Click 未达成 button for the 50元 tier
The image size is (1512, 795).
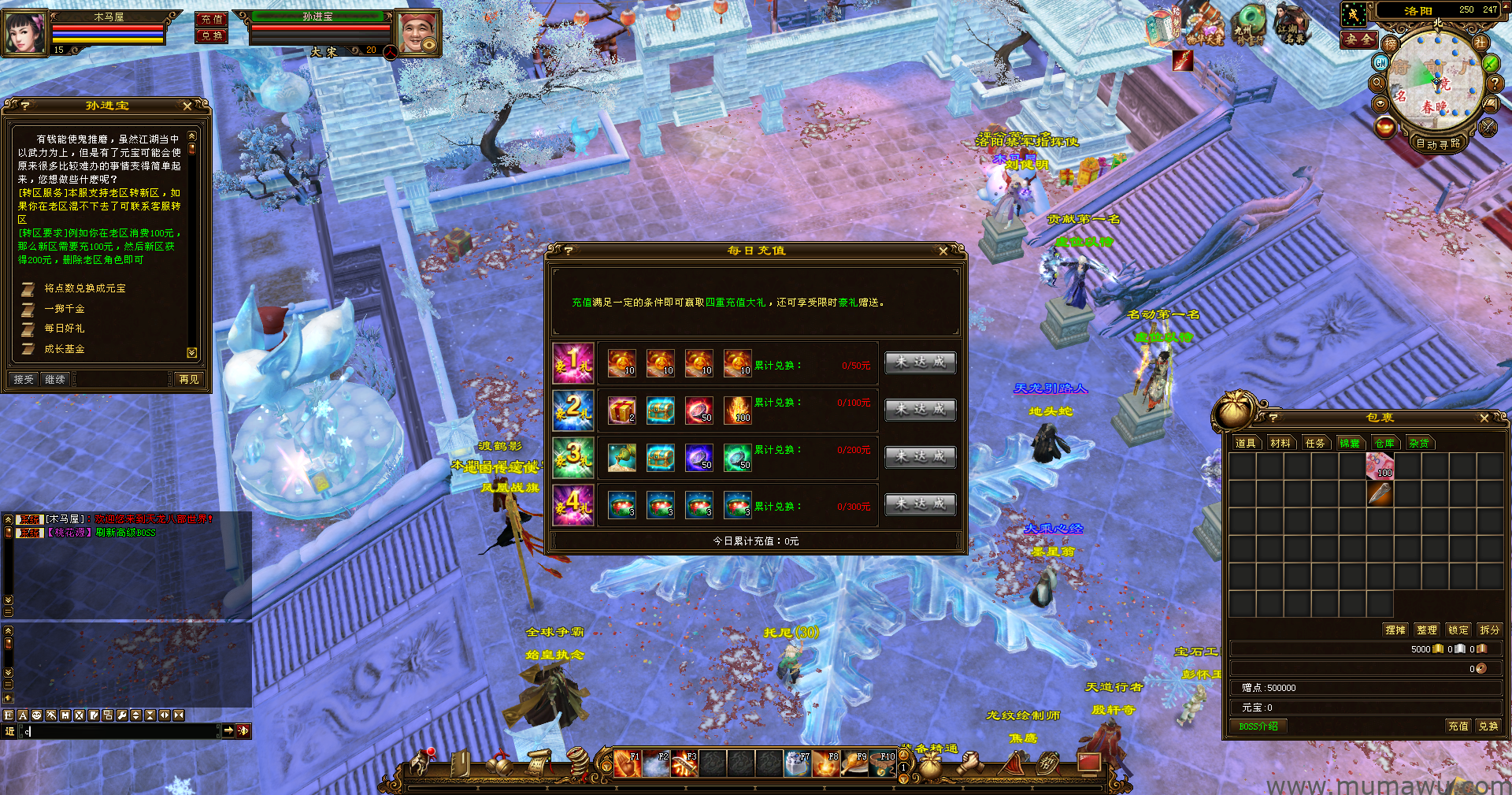tap(920, 362)
